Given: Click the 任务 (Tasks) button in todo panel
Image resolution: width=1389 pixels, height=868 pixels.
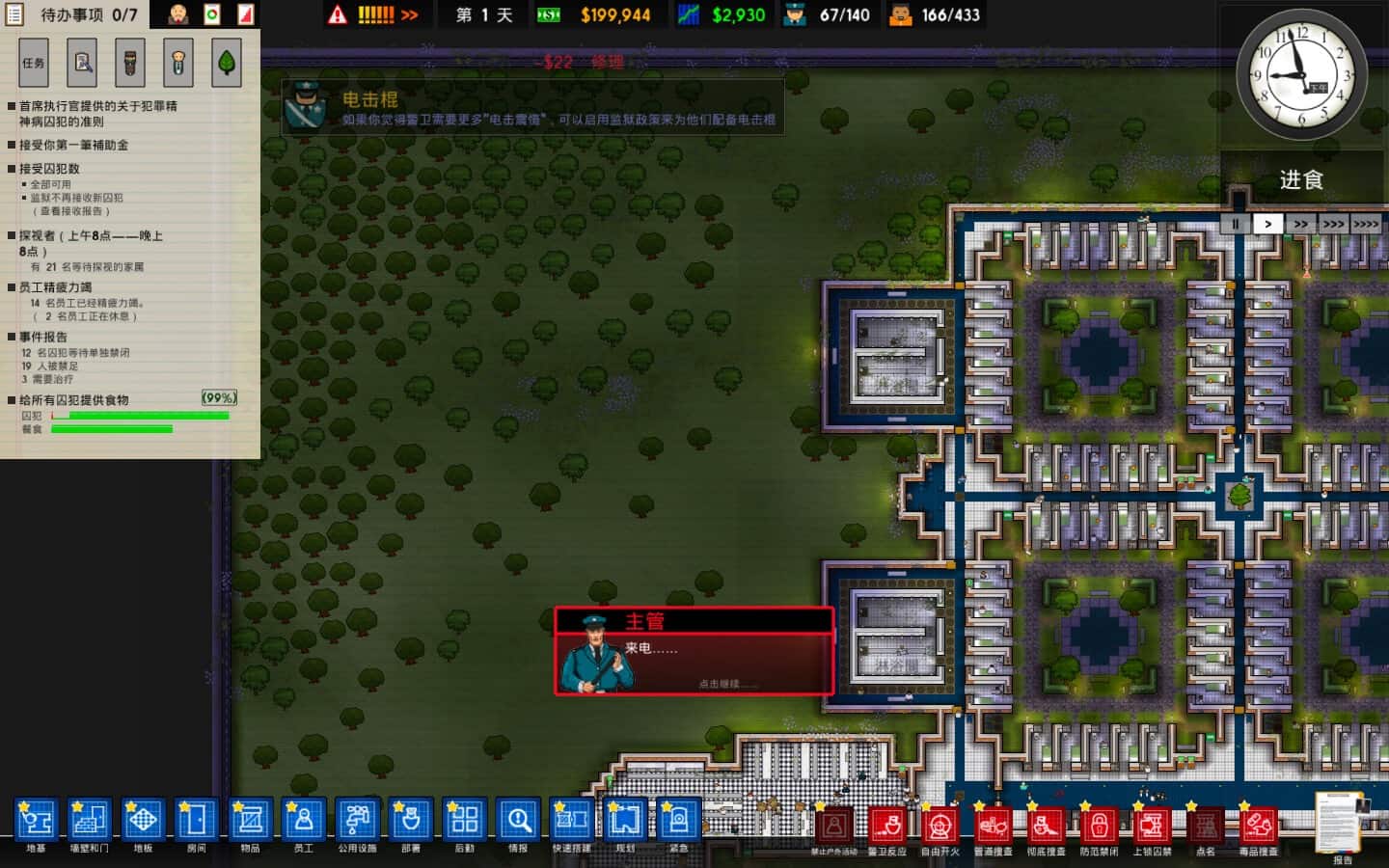Looking at the screenshot, I should tap(34, 63).
